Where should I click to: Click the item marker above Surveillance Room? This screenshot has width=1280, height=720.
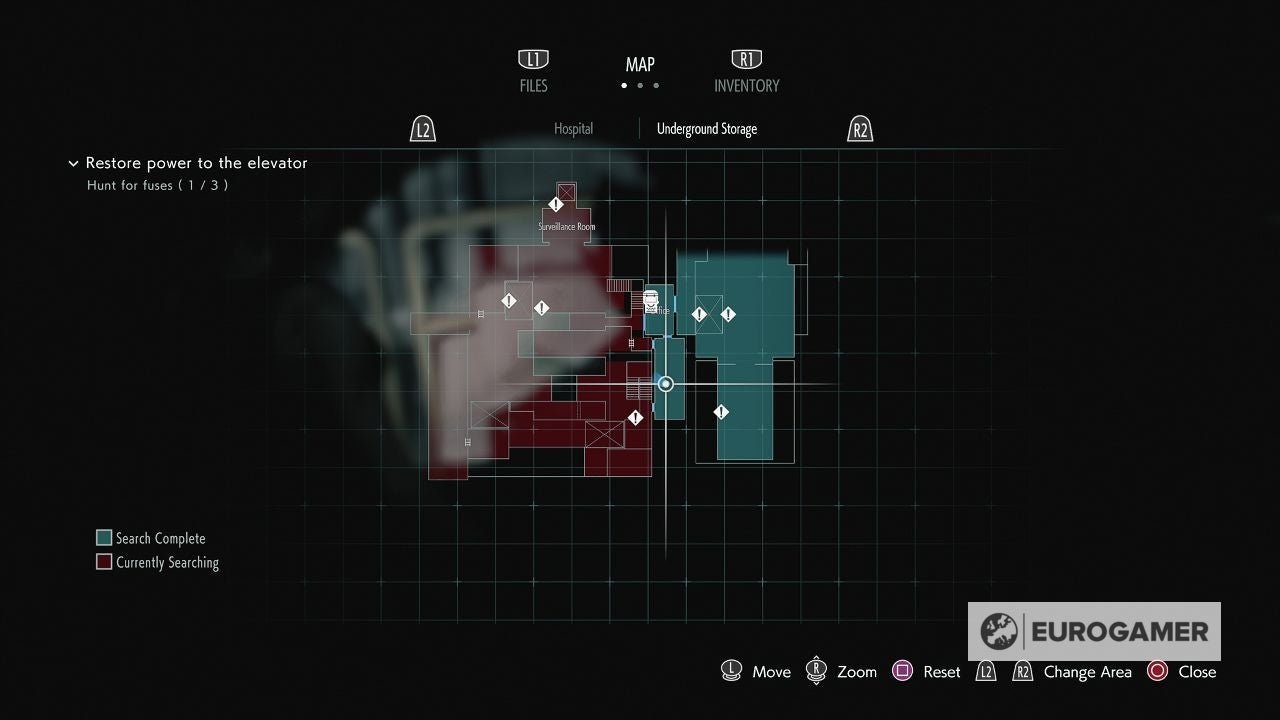pyautogui.click(x=557, y=204)
